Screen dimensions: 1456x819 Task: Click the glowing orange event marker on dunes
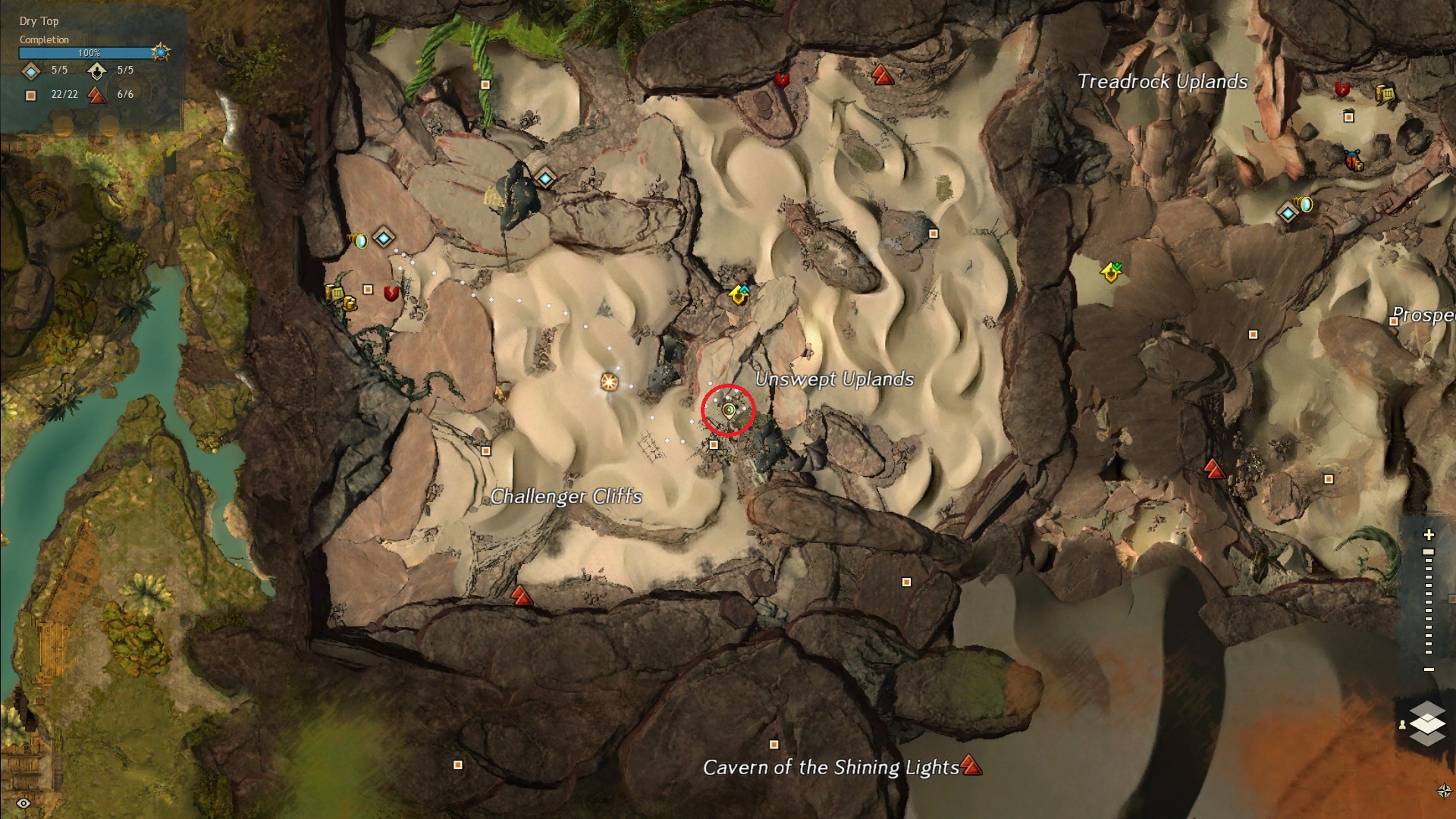[x=609, y=381]
